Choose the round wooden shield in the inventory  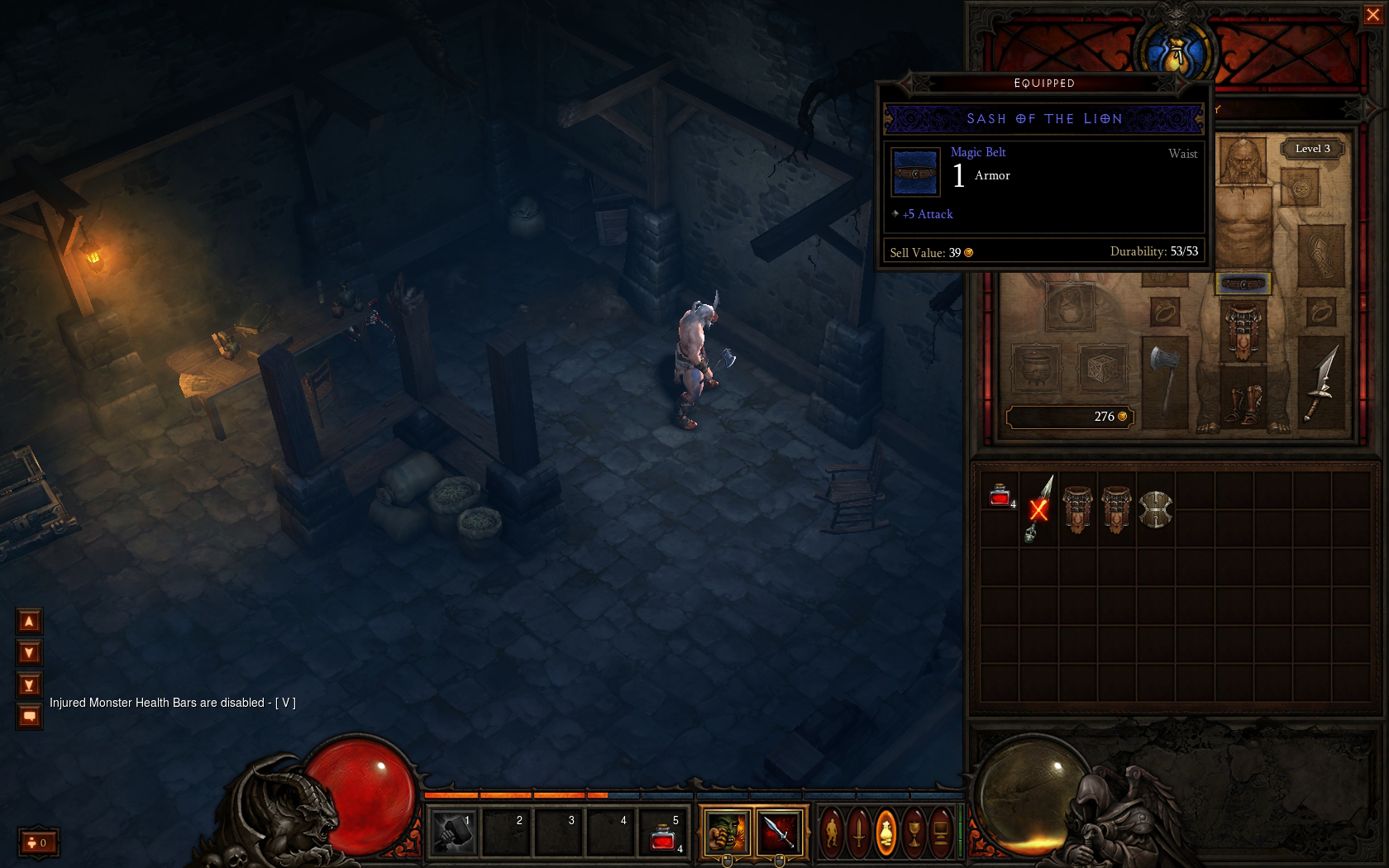point(1155,509)
